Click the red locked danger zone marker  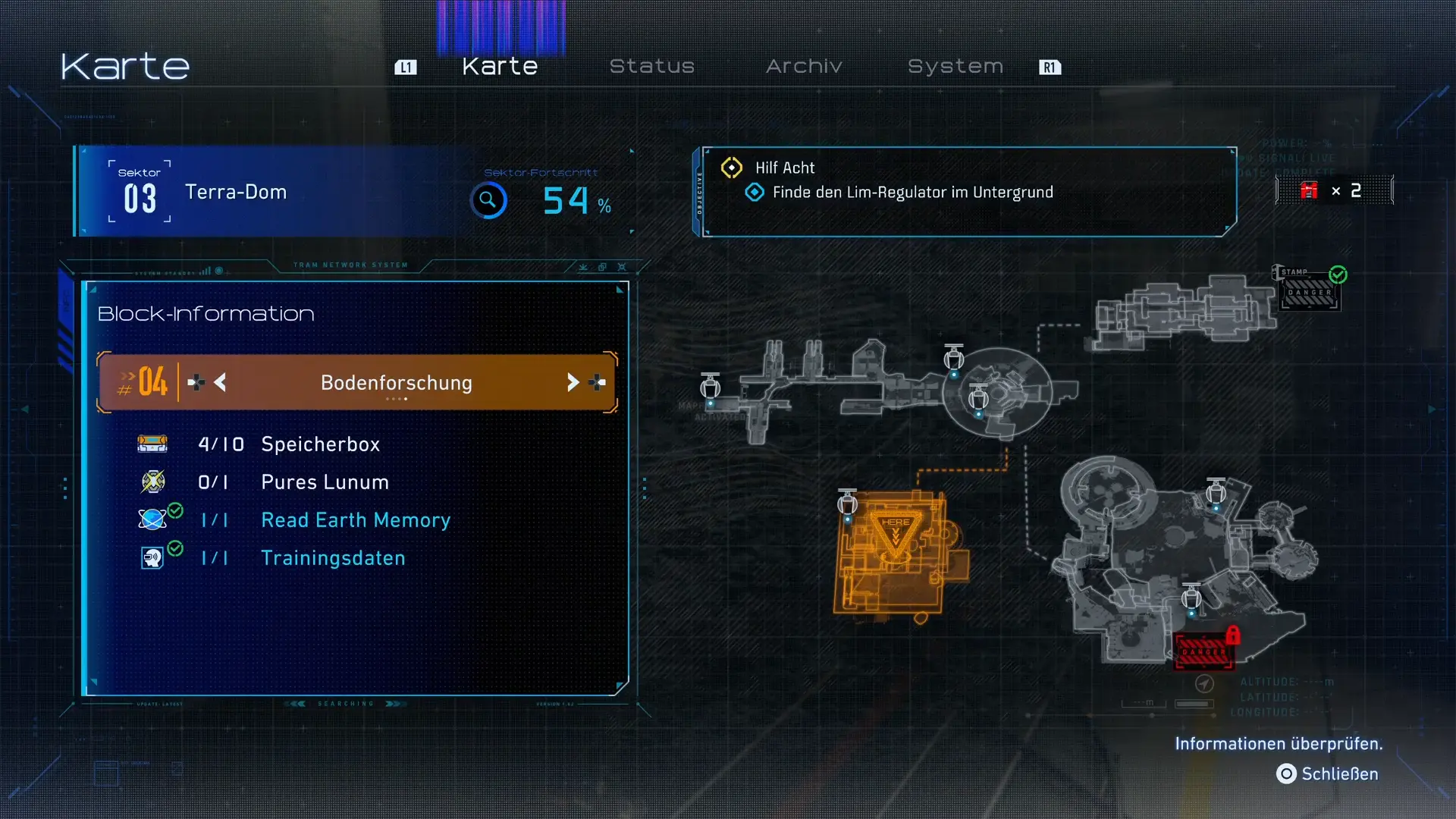(x=1204, y=651)
